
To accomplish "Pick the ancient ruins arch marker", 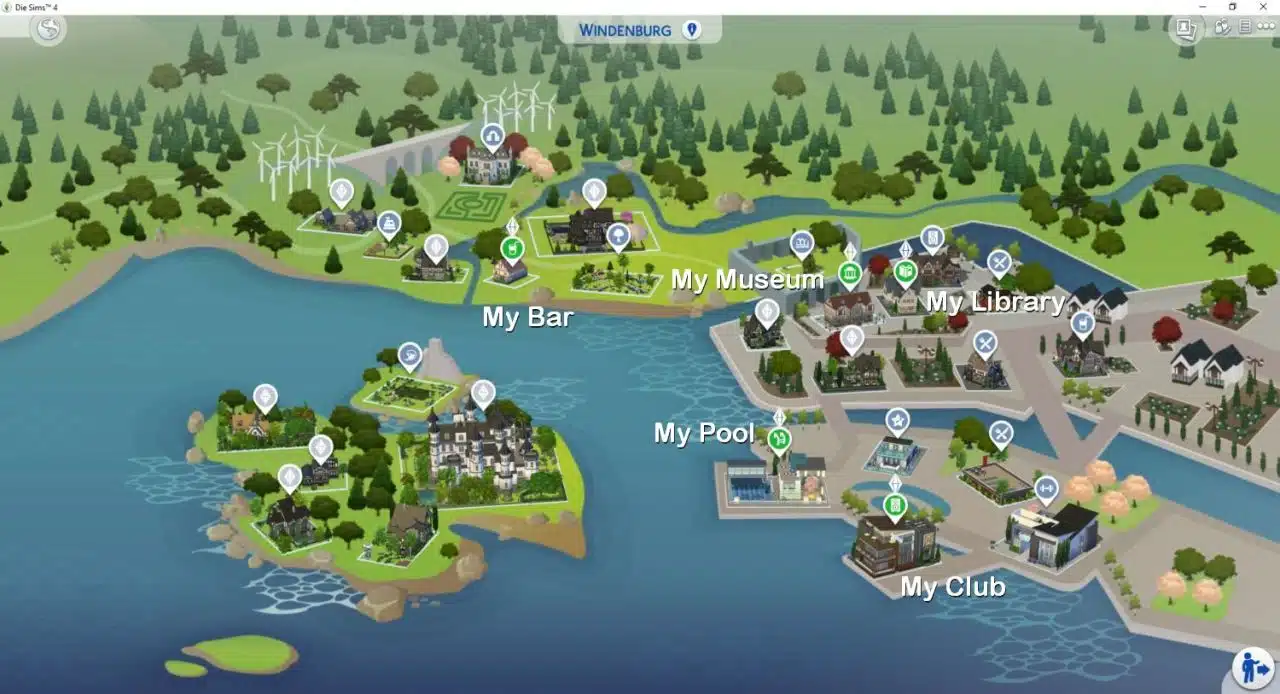I will pyautogui.click(x=492, y=135).
